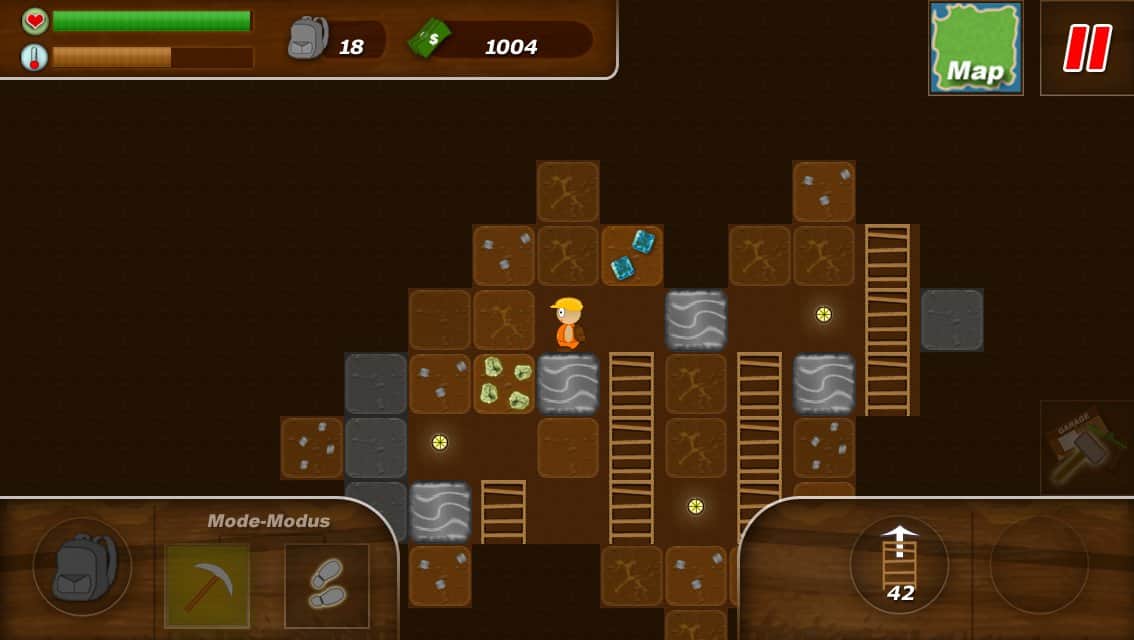
Task: Tap the empty round action button
Action: (x=1039, y=565)
